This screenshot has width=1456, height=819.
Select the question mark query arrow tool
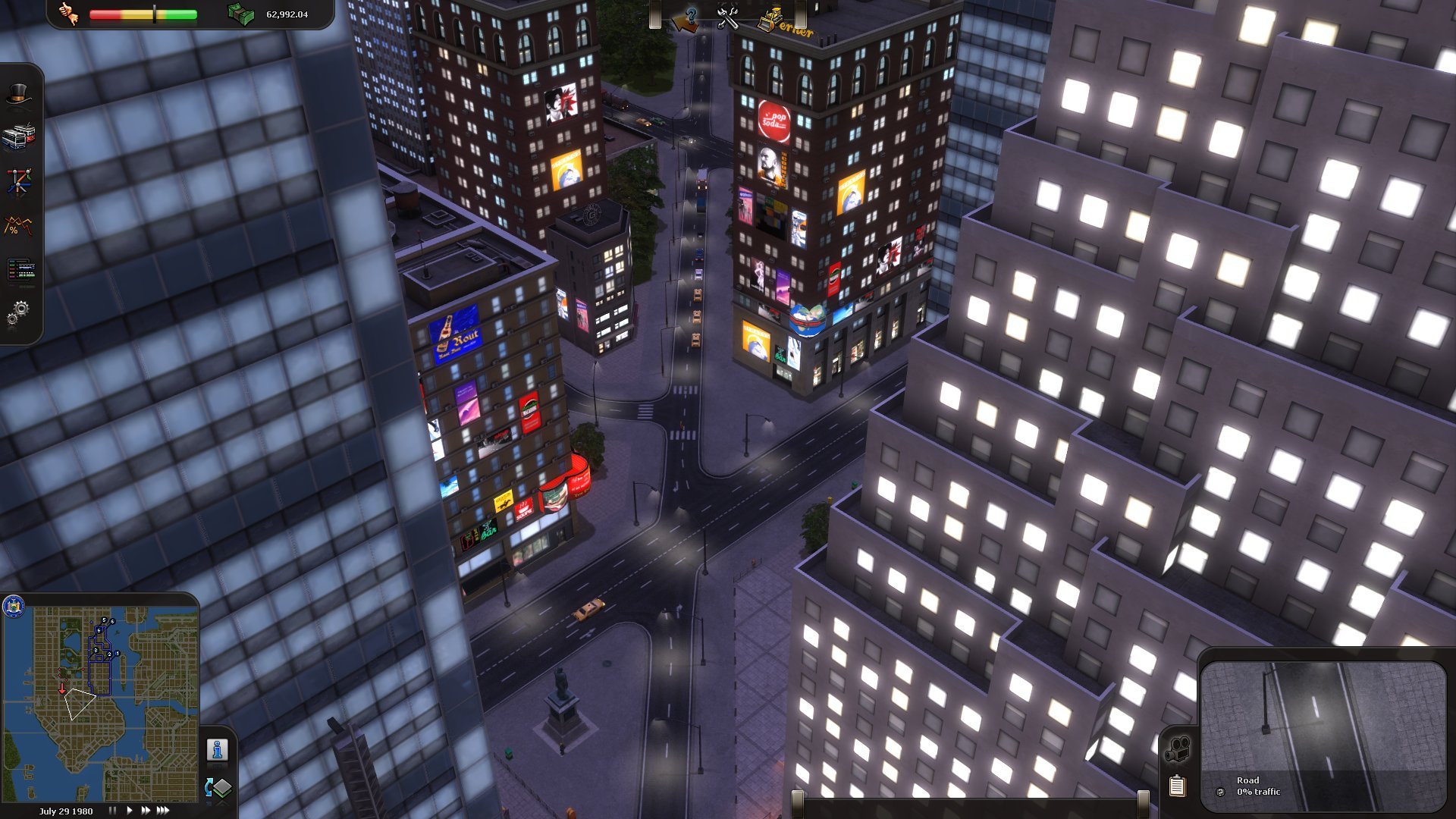pyautogui.click(x=686, y=19)
